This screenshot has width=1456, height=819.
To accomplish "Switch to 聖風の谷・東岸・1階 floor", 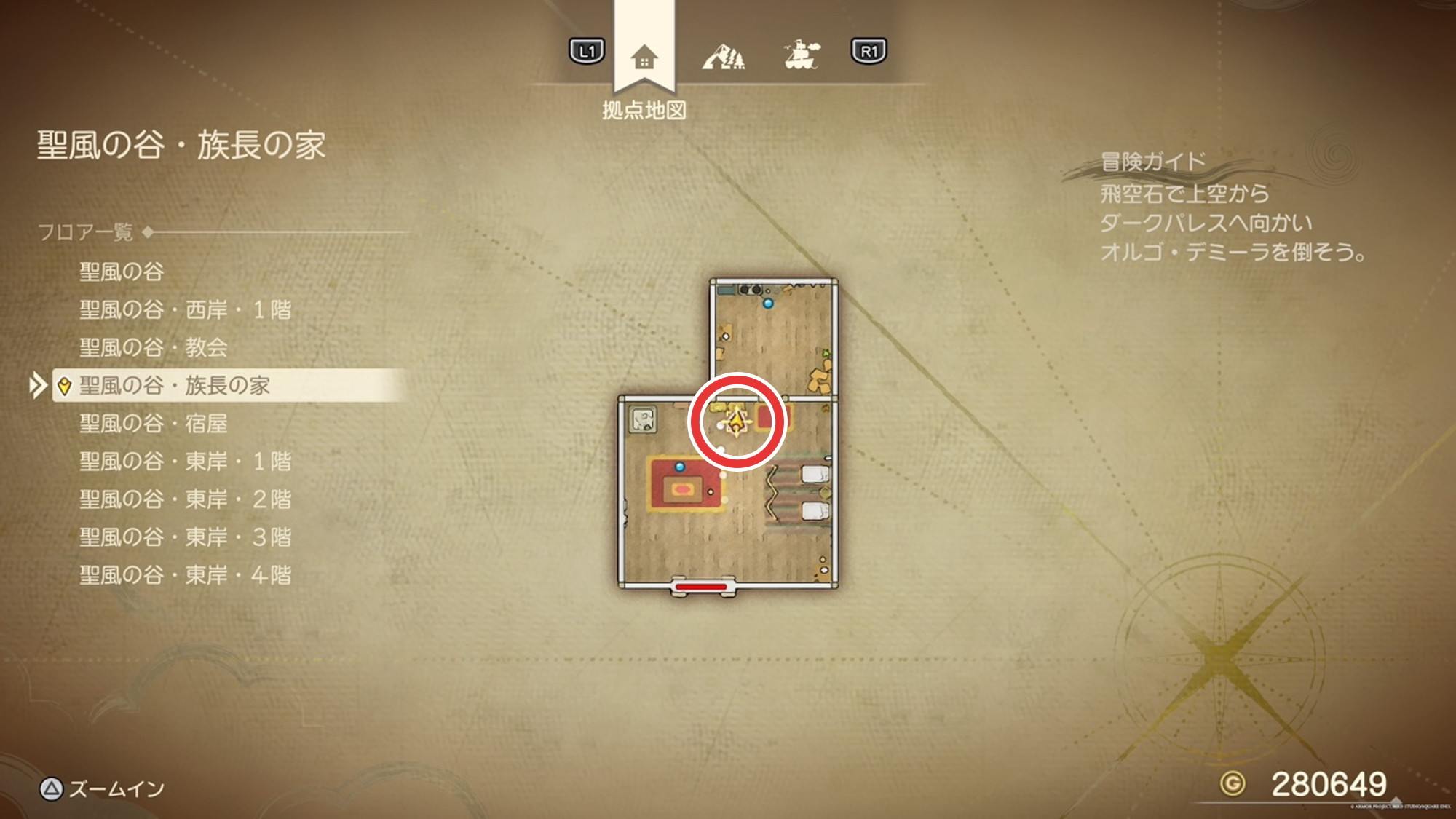I will (185, 462).
